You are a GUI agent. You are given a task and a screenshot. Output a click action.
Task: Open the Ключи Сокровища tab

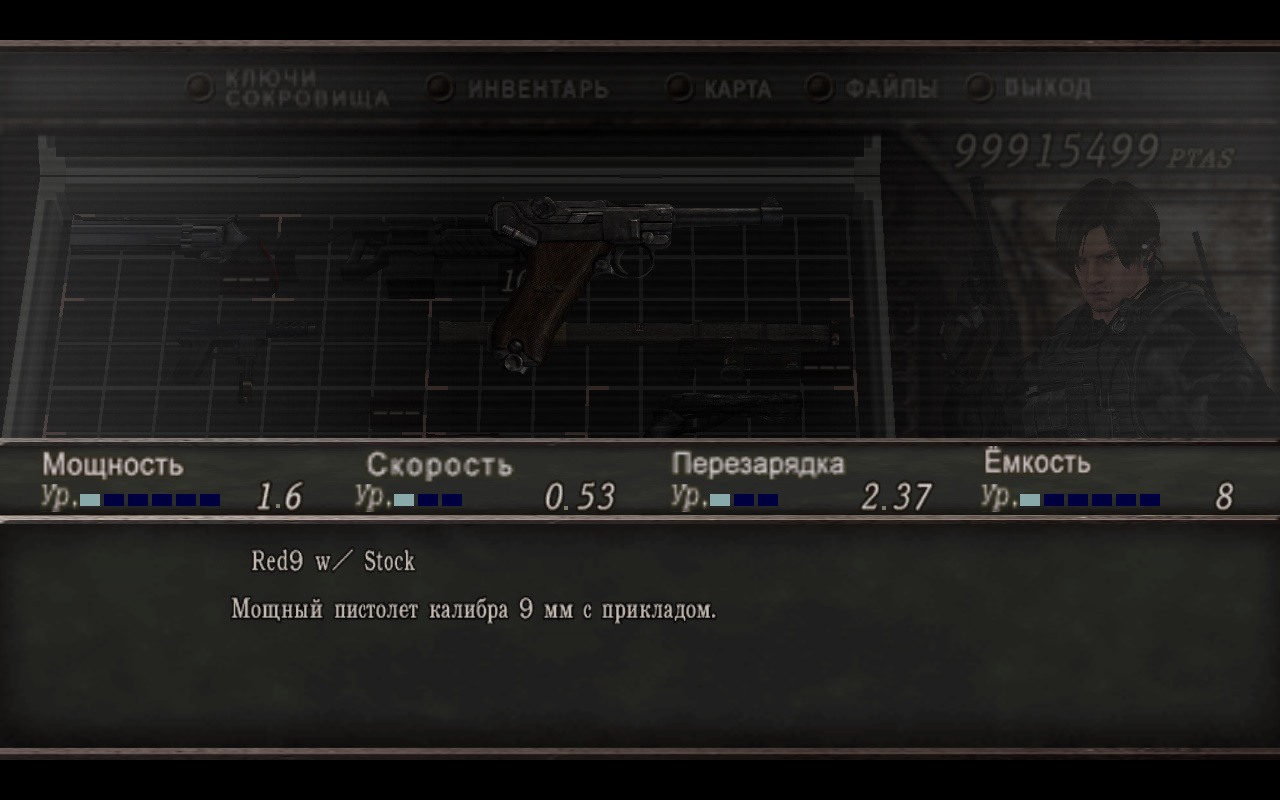click(305, 89)
